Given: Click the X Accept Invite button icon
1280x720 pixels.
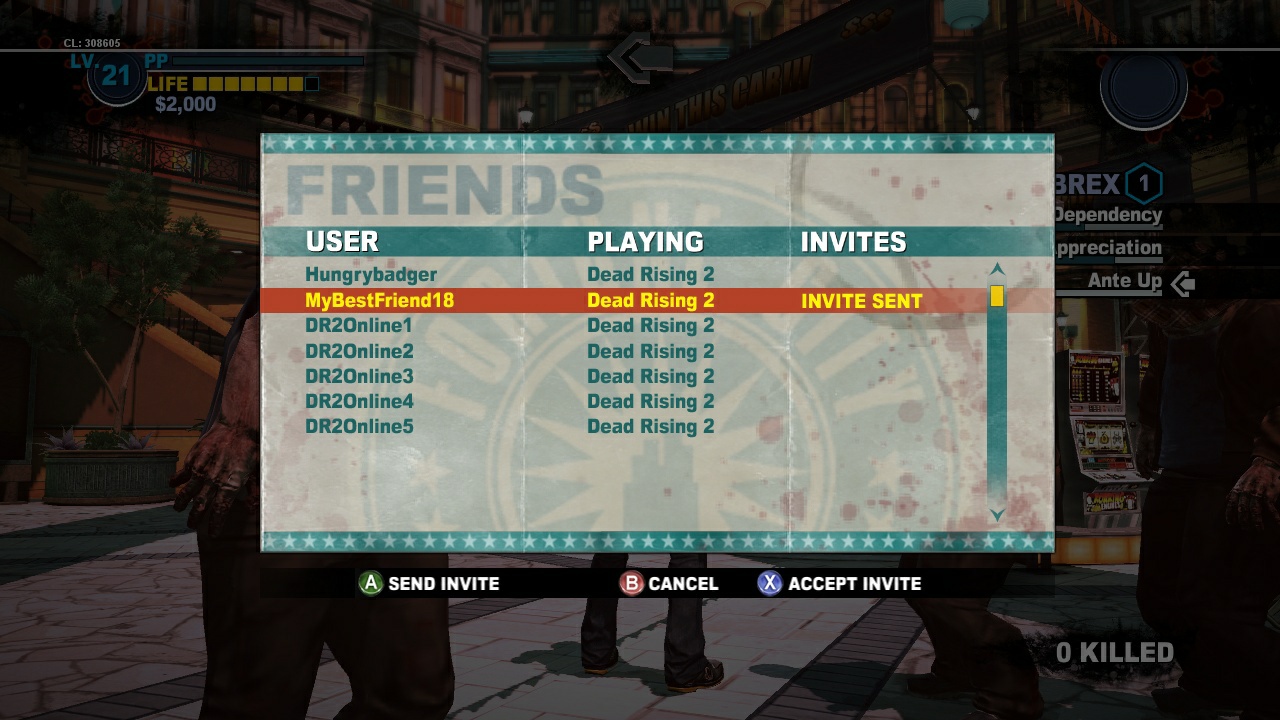Looking at the screenshot, I should tap(768, 584).
